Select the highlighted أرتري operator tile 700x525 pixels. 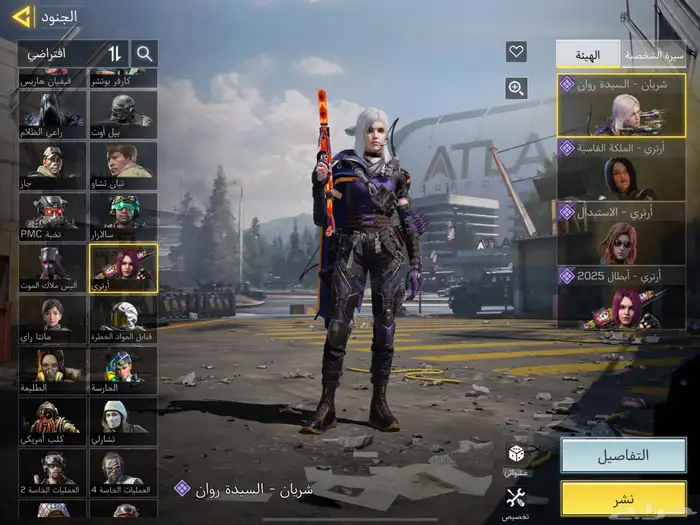click(x=123, y=268)
